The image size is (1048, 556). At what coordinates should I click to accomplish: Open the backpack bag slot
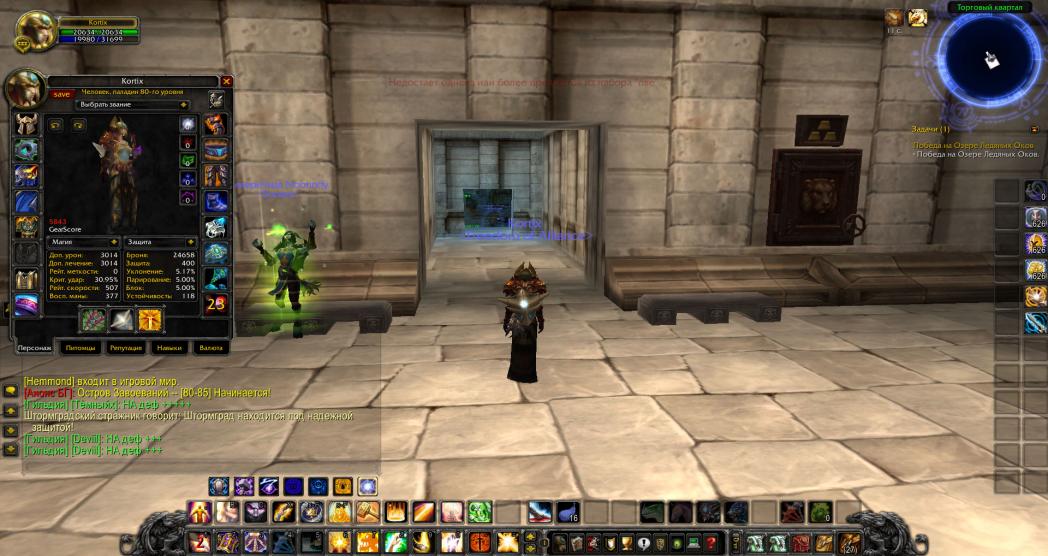pos(852,543)
